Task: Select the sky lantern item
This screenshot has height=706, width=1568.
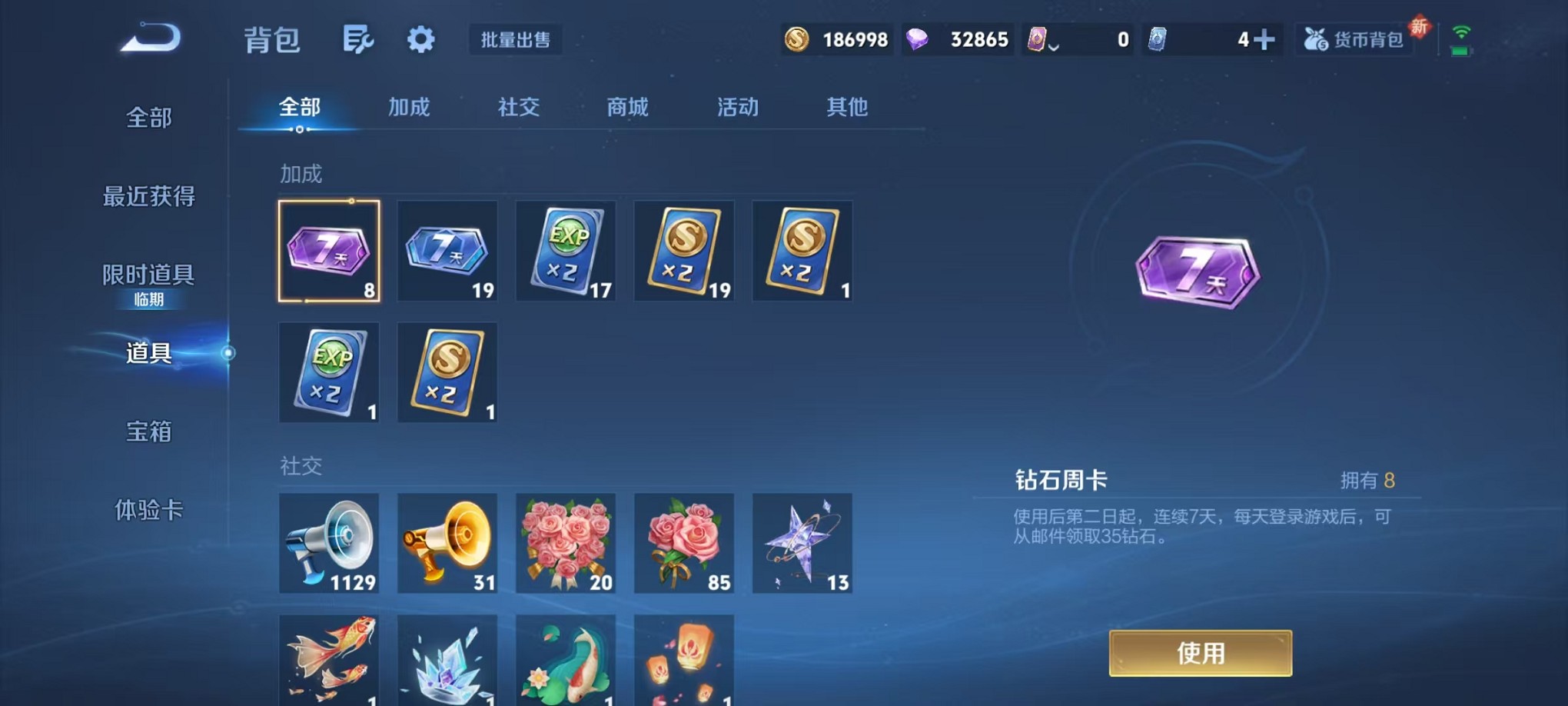Action: 684,661
